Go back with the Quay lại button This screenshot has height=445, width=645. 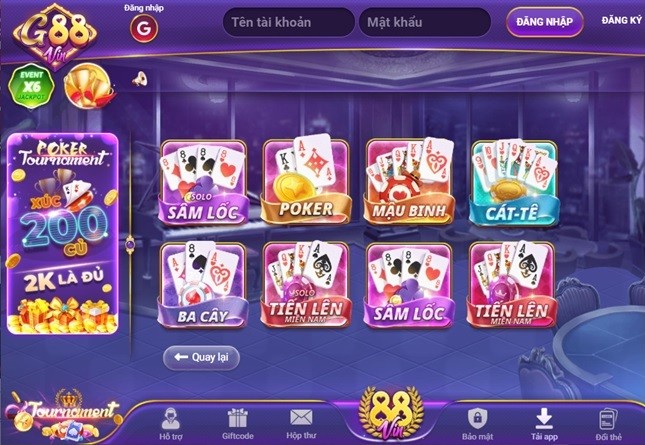pyautogui.click(x=201, y=356)
